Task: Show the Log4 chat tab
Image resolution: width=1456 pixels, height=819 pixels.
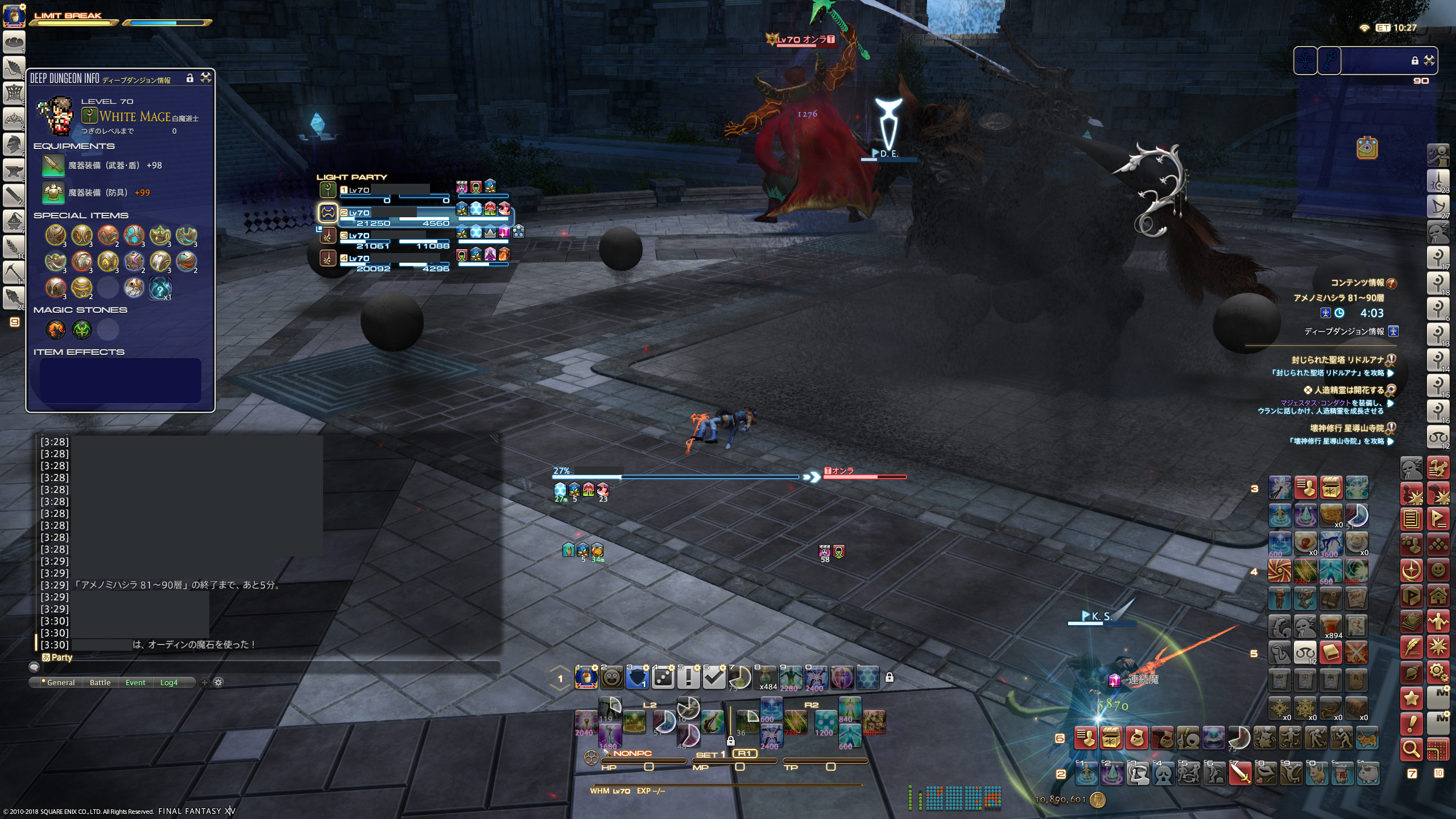Action: [169, 682]
